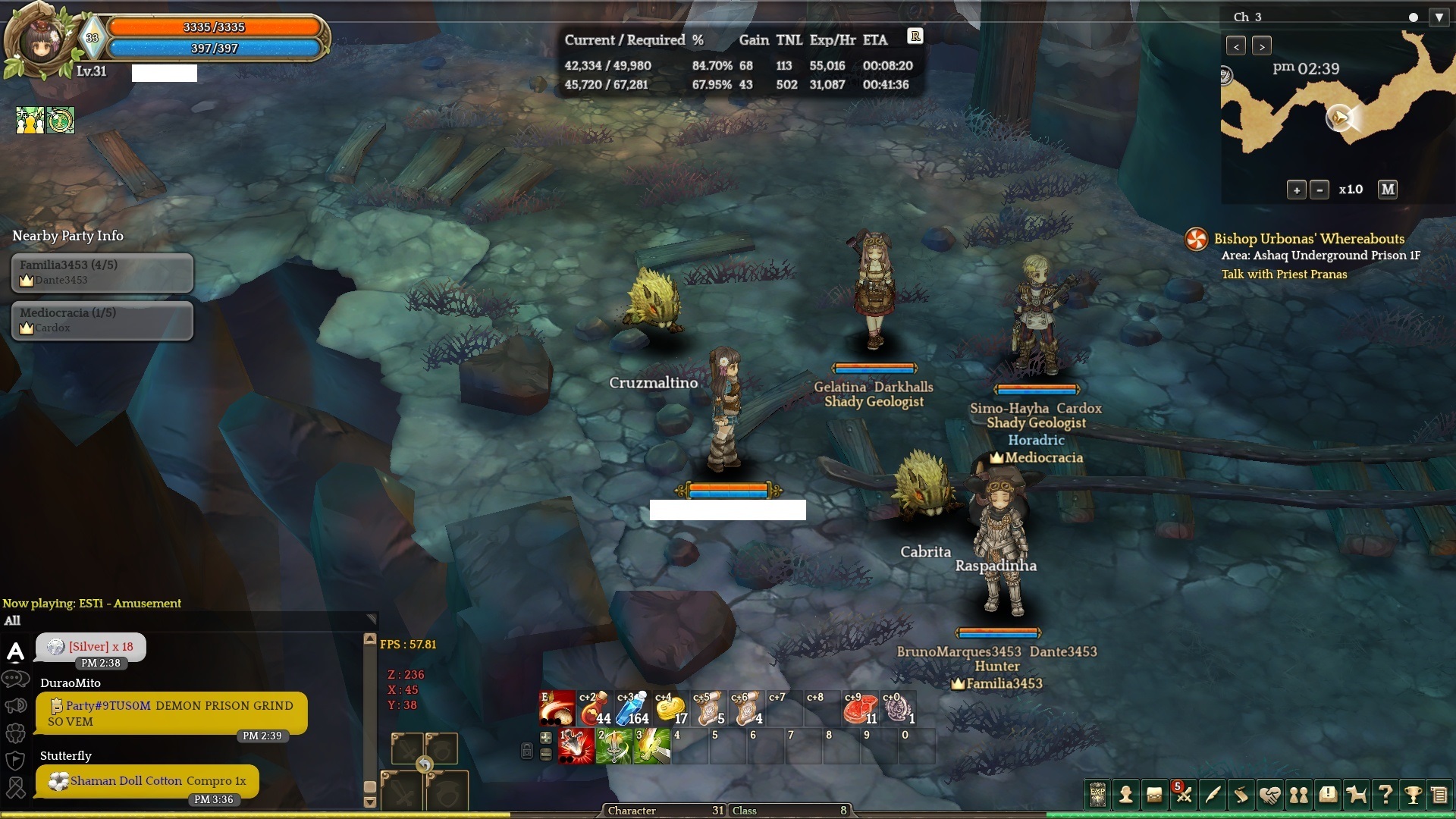The image size is (1456, 819).
Task: Click the Bishop Urbonas' Whereabouts quest tracker
Action: coord(1309,239)
